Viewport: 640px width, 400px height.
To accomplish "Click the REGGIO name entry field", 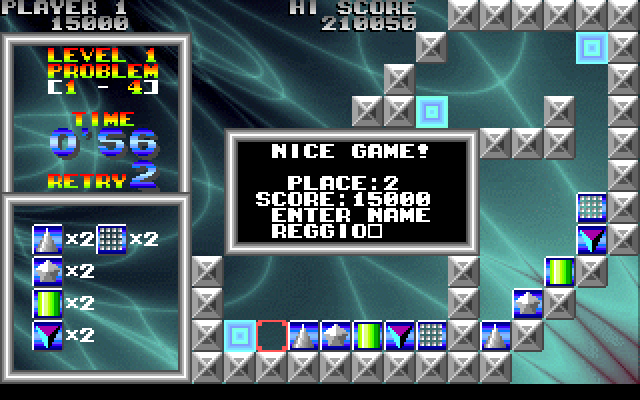I will [327, 231].
